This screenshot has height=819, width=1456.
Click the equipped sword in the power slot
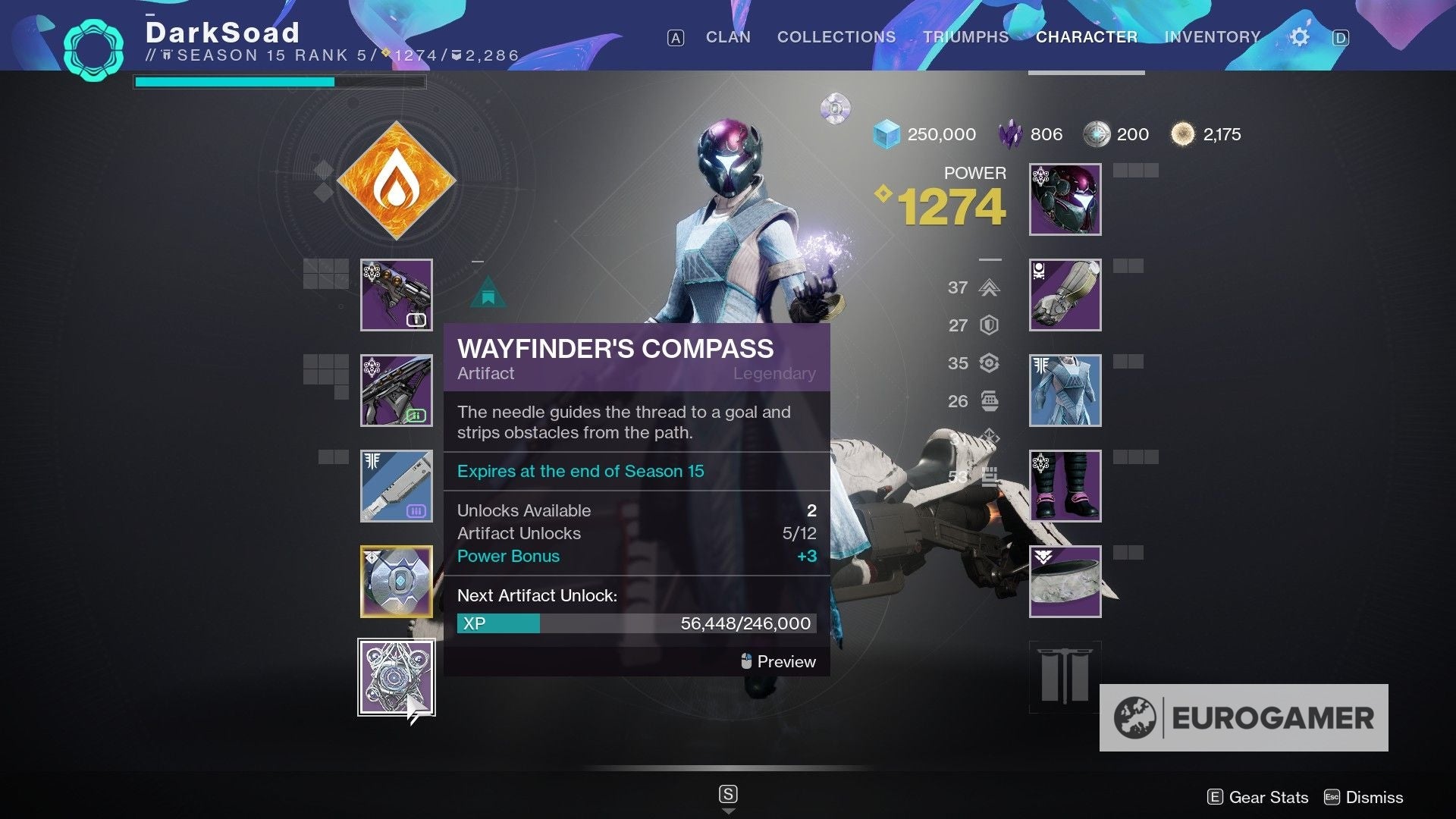click(395, 486)
